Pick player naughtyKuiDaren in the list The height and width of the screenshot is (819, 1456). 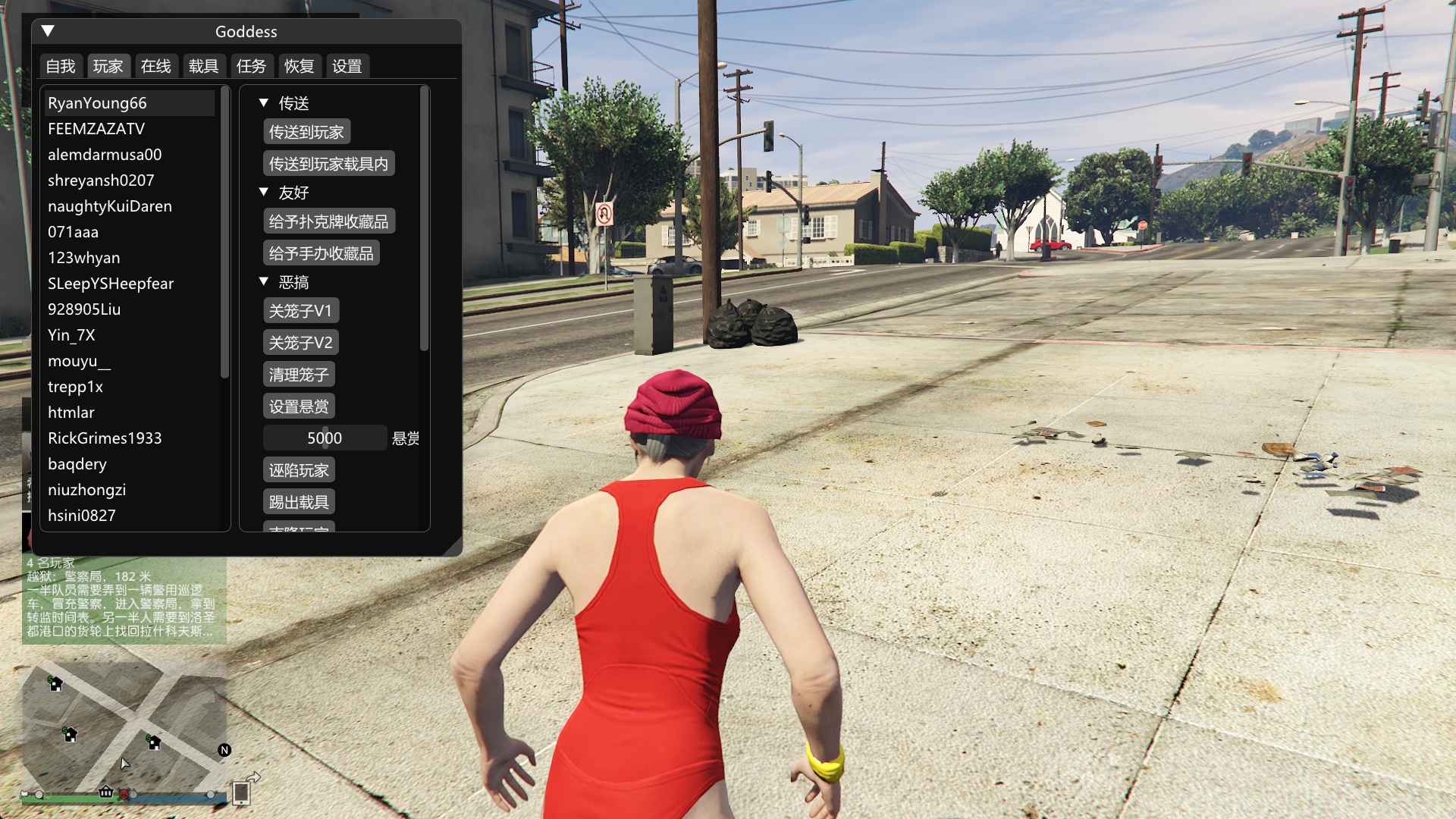(110, 206)
